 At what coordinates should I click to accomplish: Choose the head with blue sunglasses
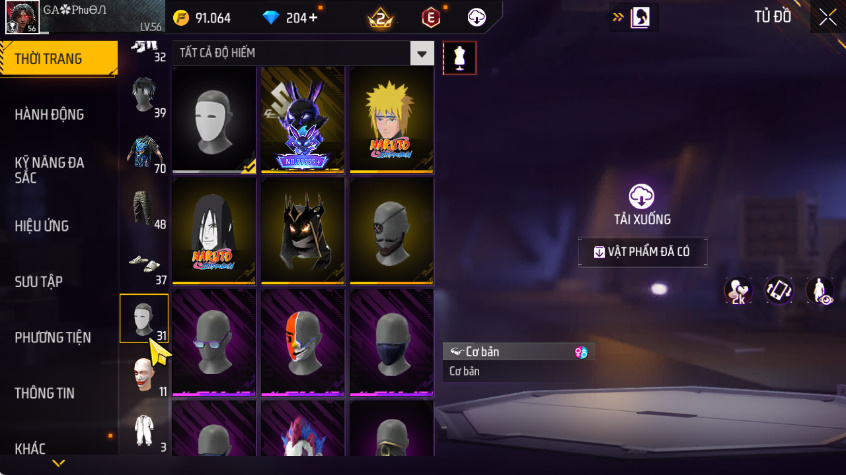coord(215,340)
